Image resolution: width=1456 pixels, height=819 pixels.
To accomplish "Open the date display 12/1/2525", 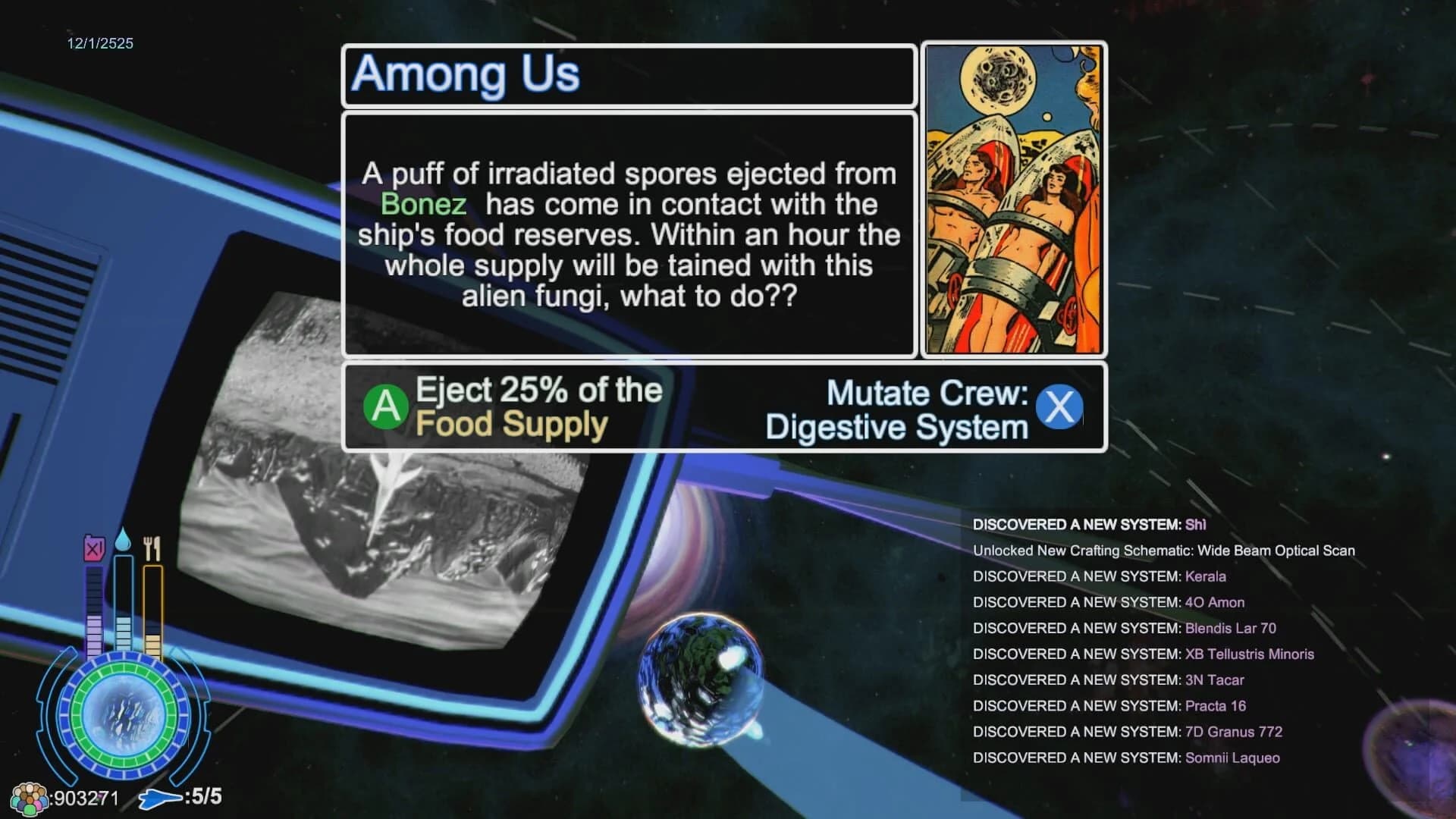I will pyautogui.click(x=99, y=43).
